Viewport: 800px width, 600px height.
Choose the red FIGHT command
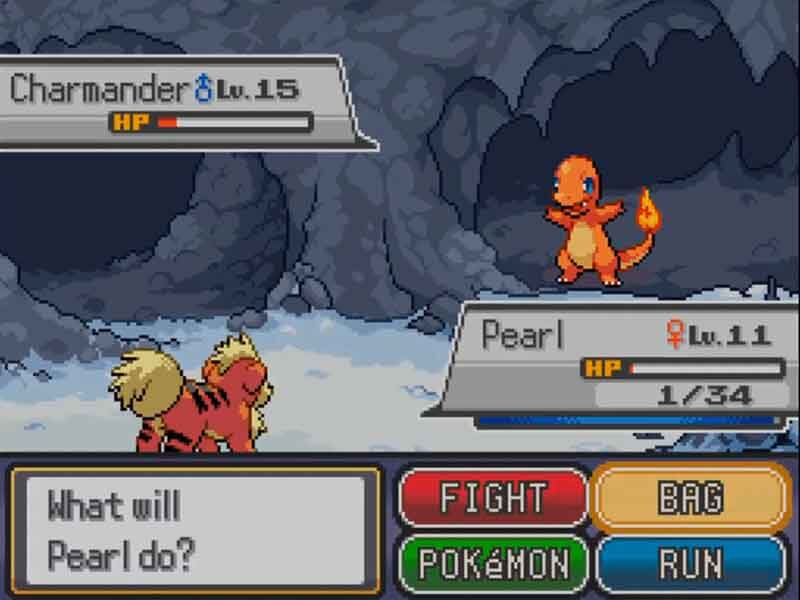[x=493, y=497]
